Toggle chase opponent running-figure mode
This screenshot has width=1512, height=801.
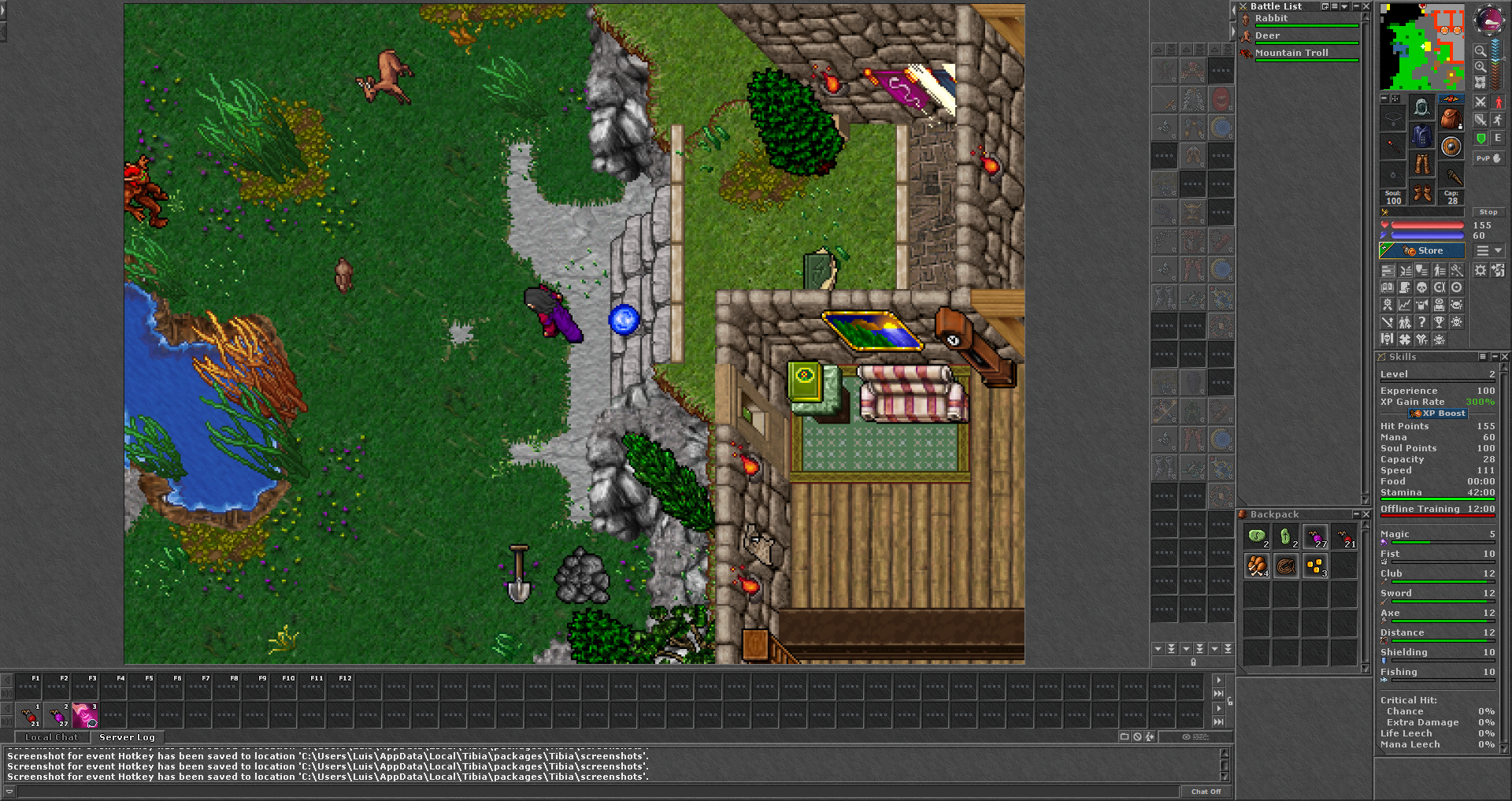[x=1498, y=120]
